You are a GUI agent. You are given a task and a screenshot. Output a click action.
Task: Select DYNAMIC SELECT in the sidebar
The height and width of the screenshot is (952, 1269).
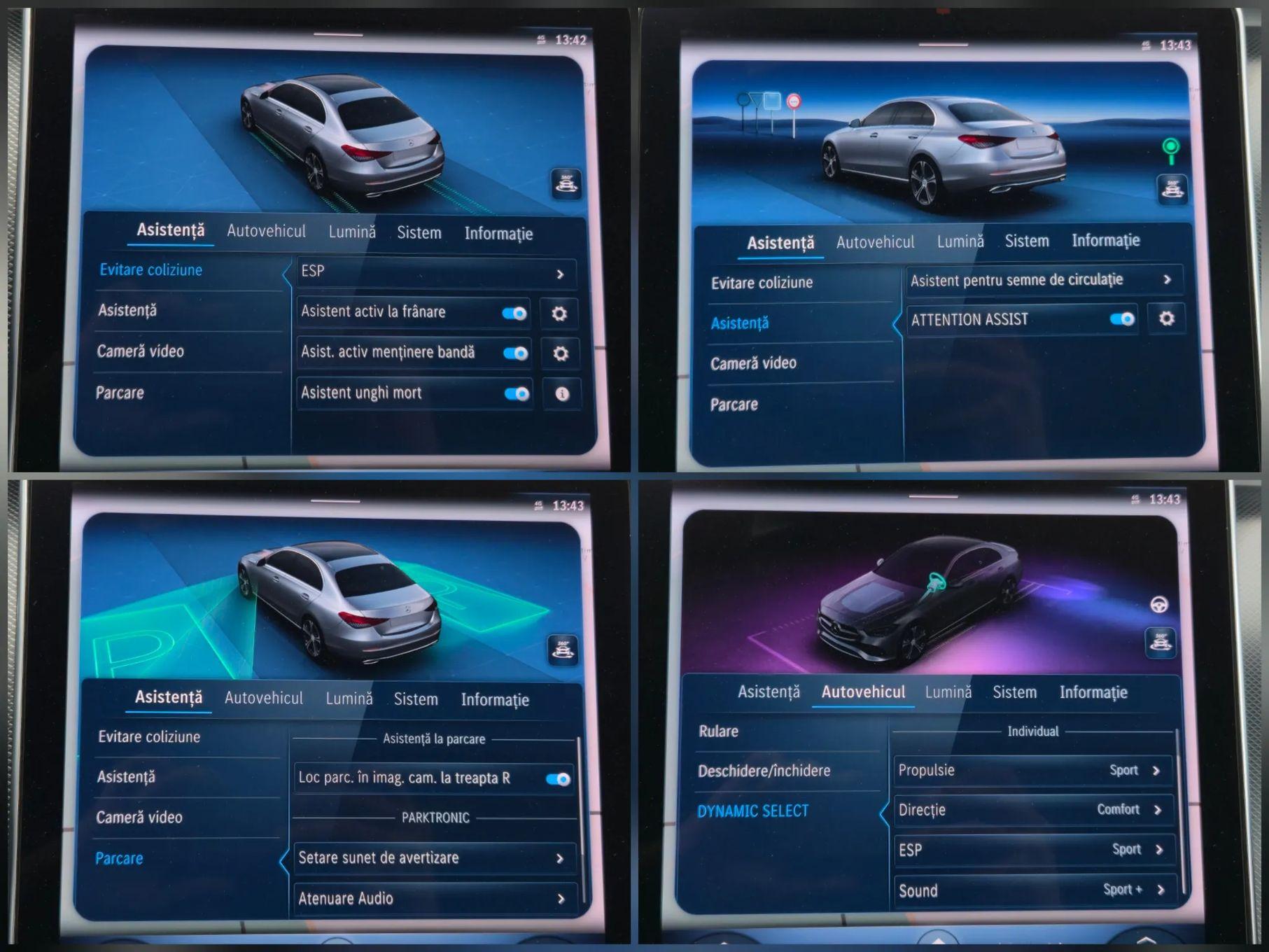[x=751, y=810]
